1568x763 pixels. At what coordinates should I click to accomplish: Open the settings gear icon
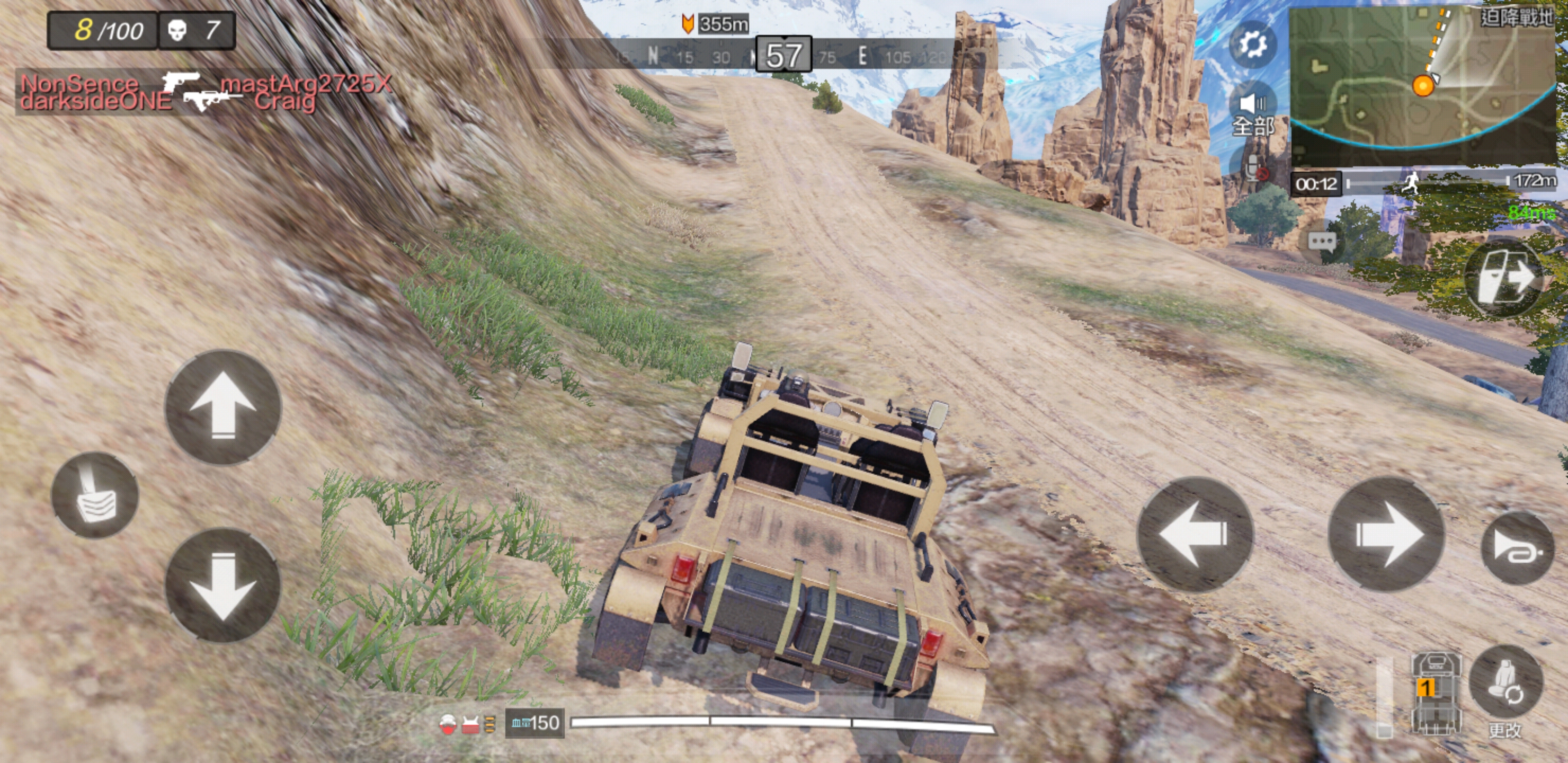point(1253,44)
